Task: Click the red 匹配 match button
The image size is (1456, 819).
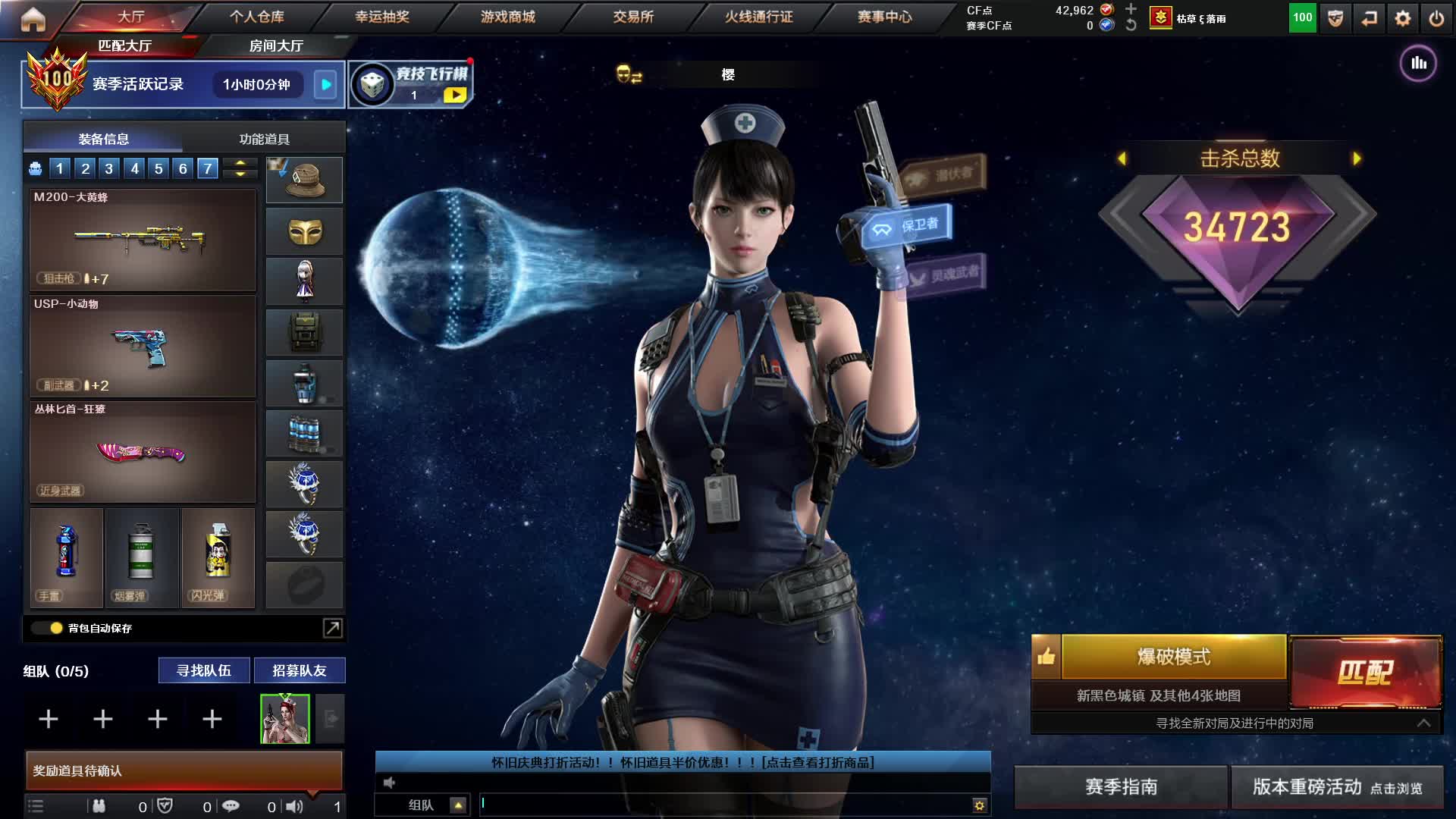Action: coord(1365,672)
